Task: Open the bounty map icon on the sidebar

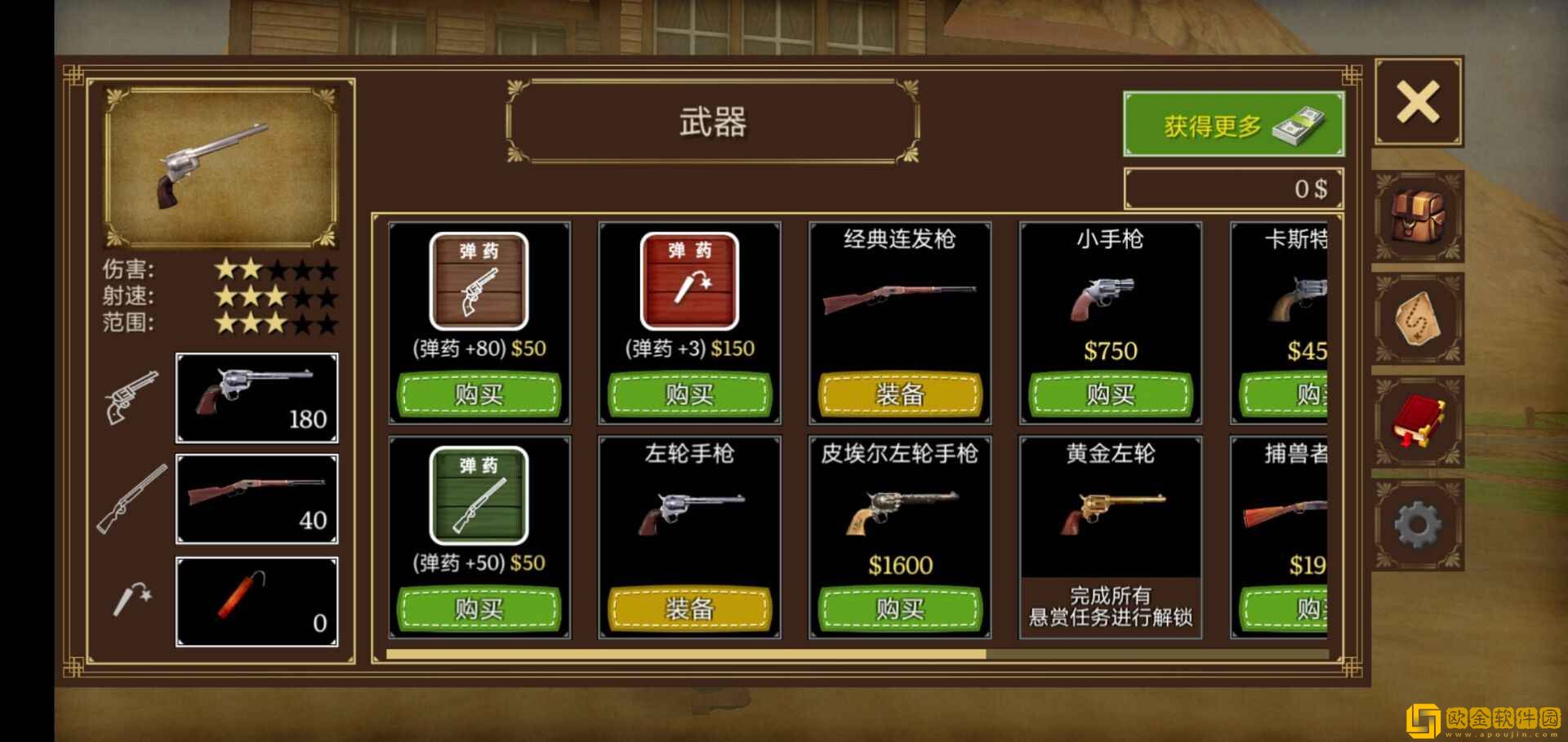Action: (1419, 320)
